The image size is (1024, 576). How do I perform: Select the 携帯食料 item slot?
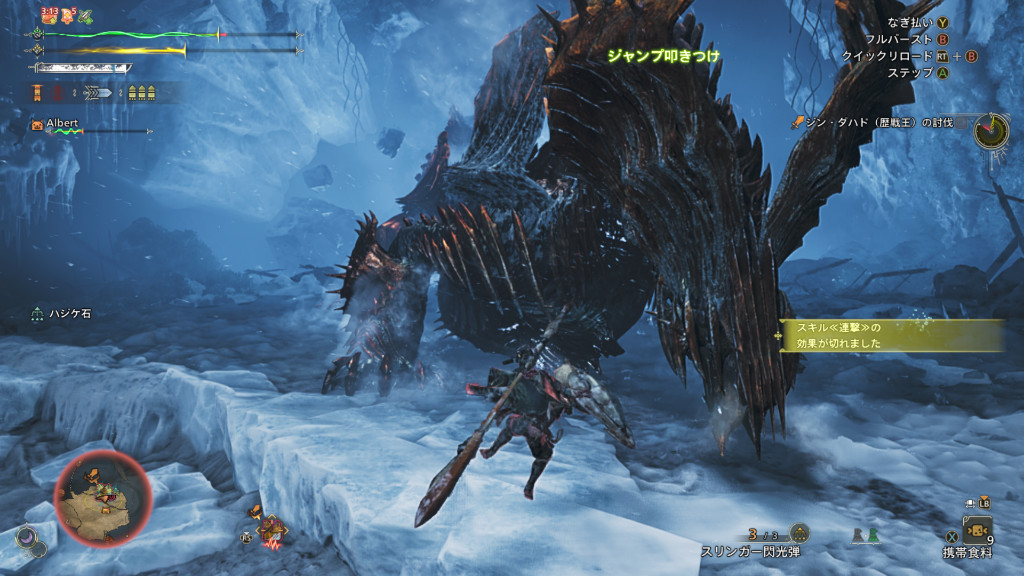976,529
